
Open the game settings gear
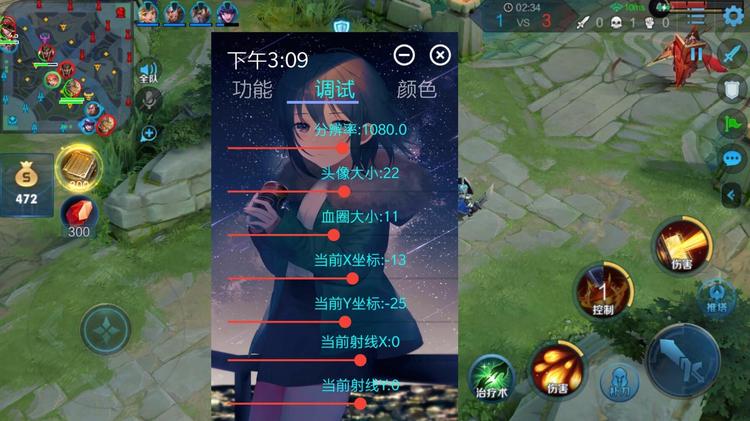(733, 15)
